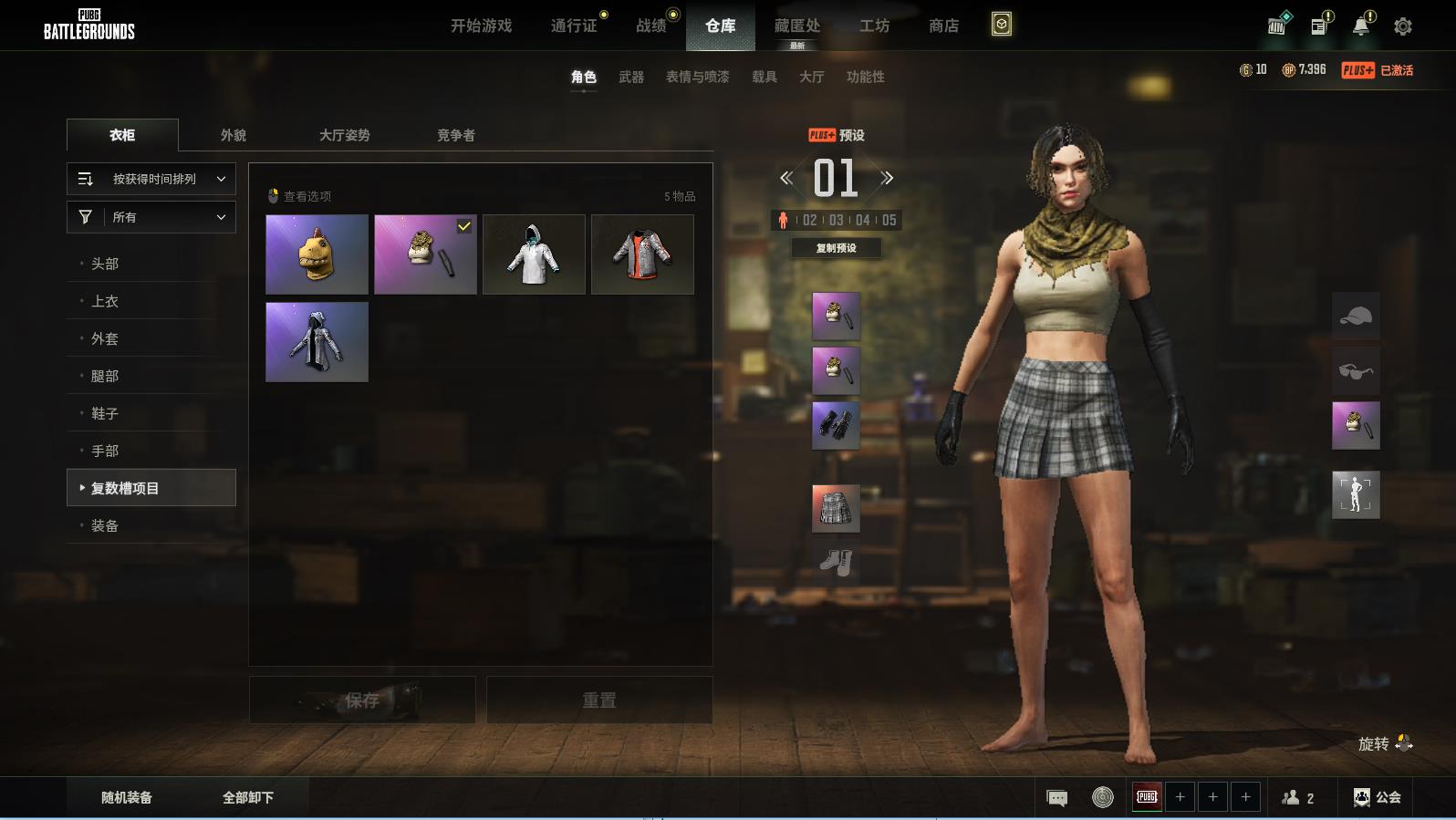Select the 装备 (Equipment) category
The image size is (1456, 820).
click(105, 525)
